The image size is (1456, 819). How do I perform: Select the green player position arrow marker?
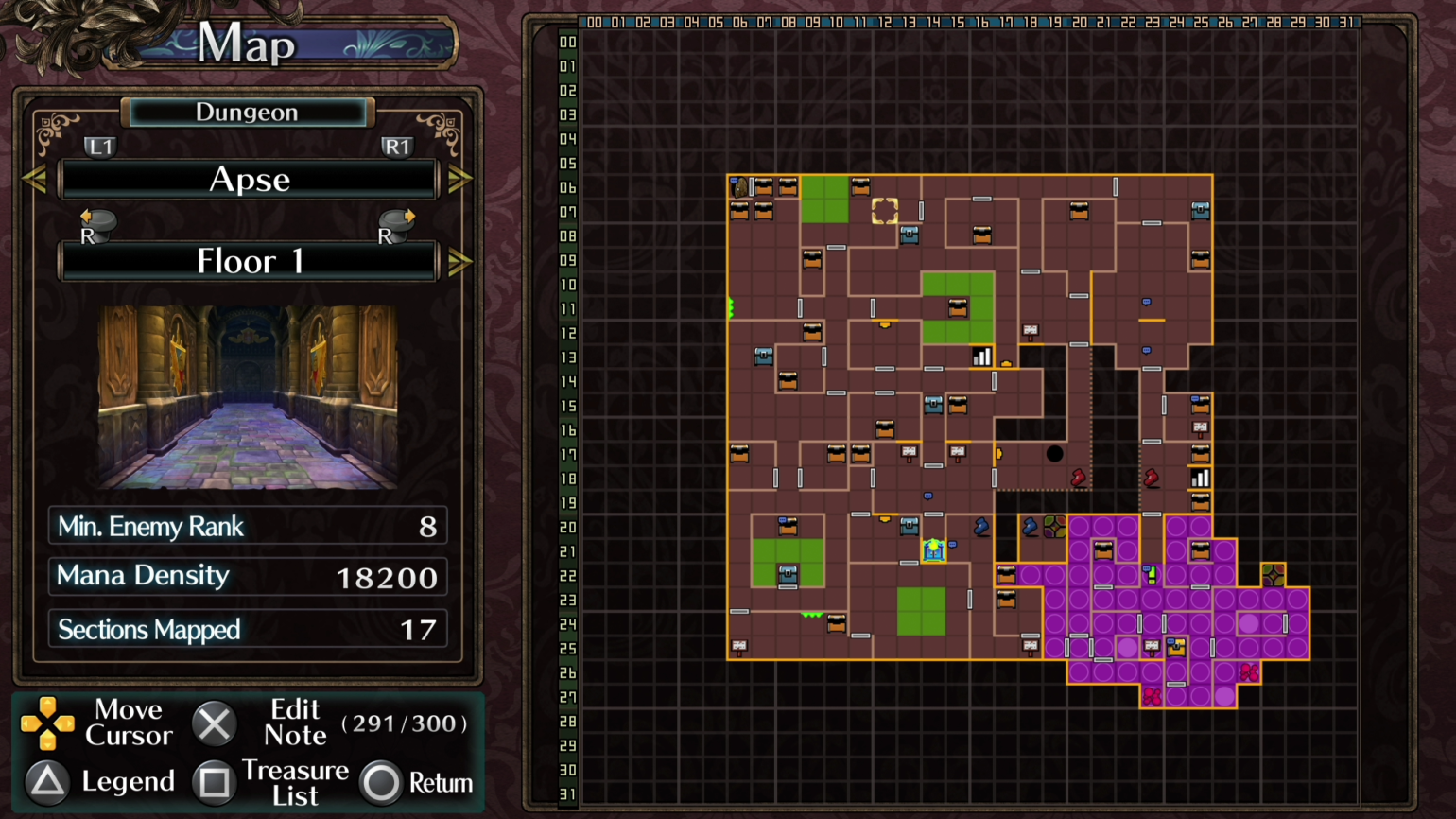tap(730, 306)
